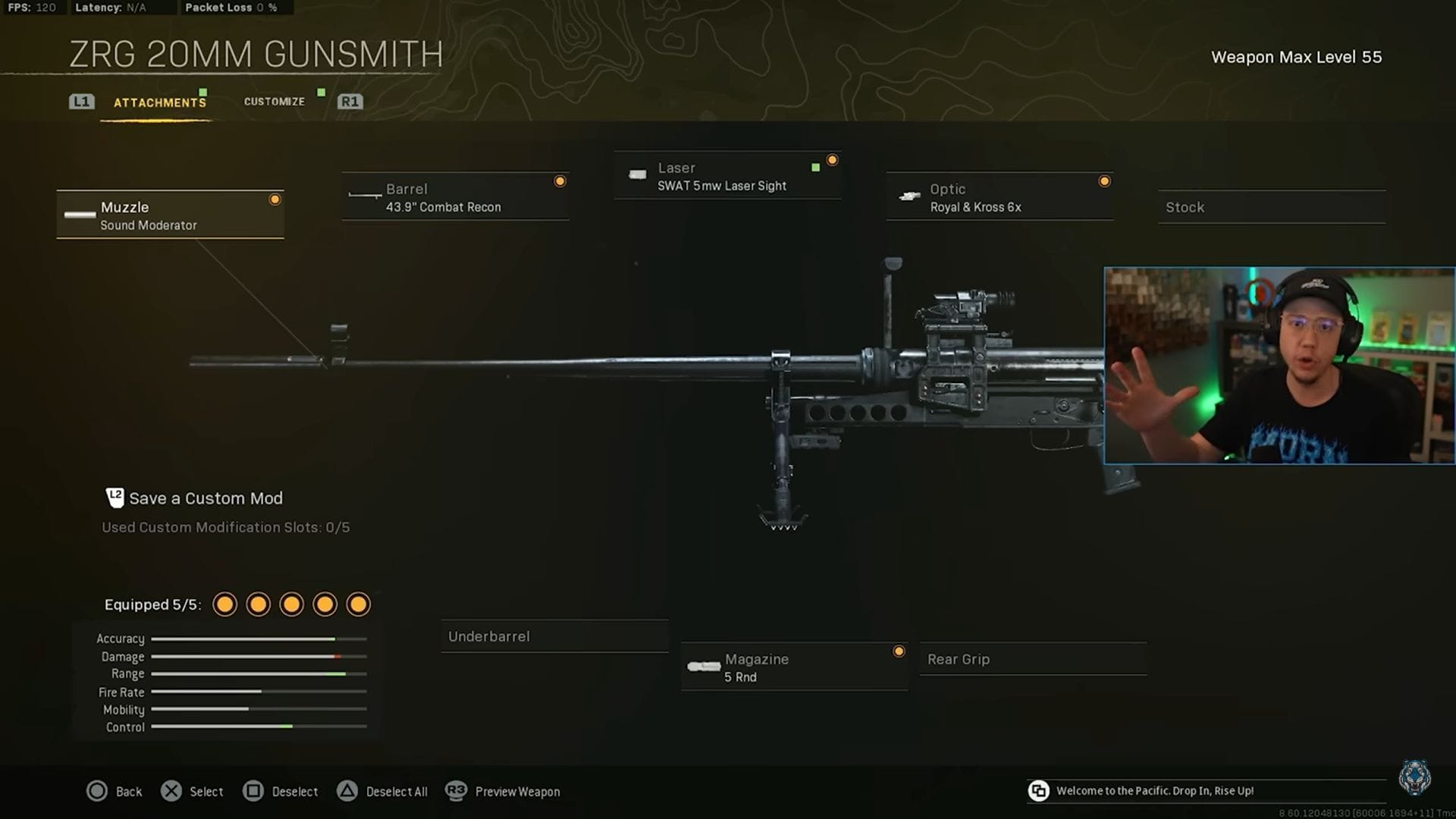Open the Rear Grip attachment slot
Screen dimensions: 1456x819
click(1033, 659)
